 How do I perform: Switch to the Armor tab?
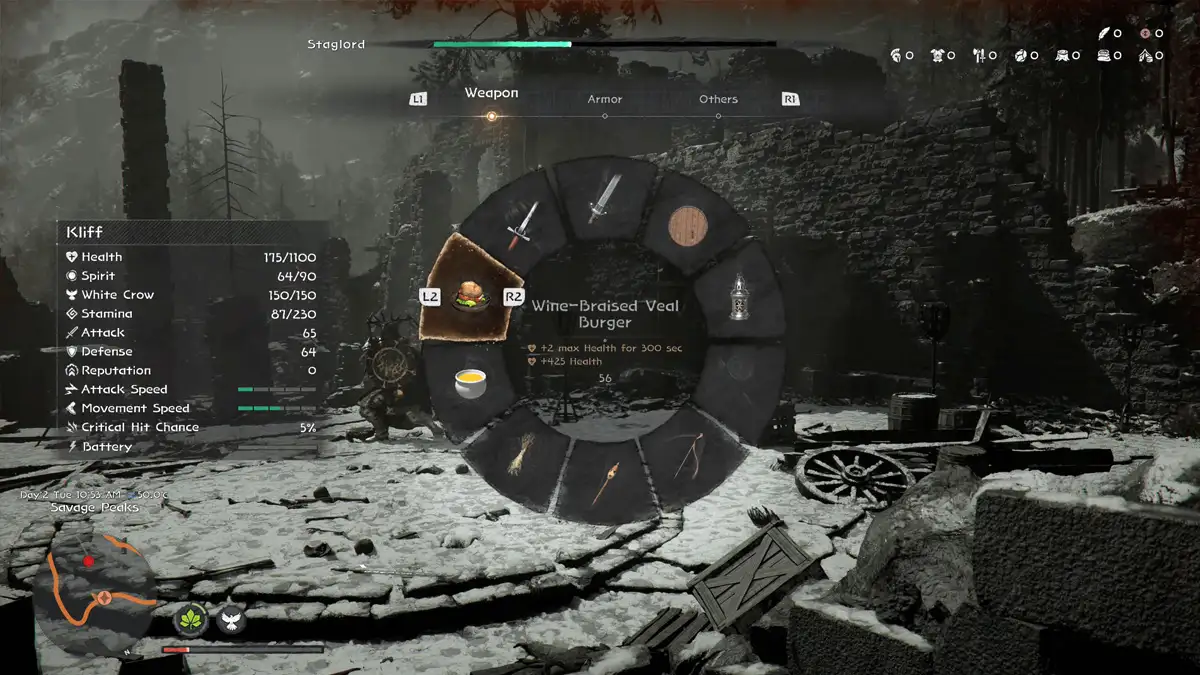[x=604, y=99]
